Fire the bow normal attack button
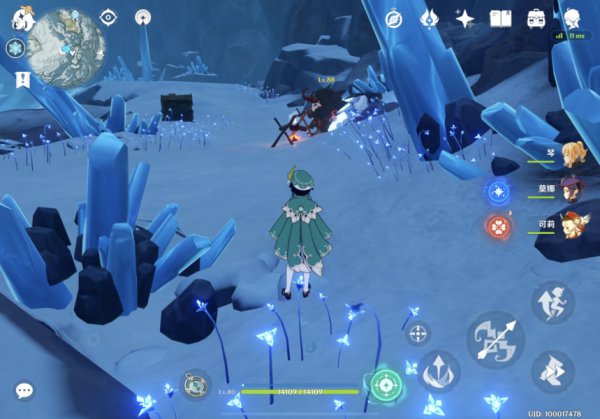This screenshot has width=600, height=419. tap(495, 339)
